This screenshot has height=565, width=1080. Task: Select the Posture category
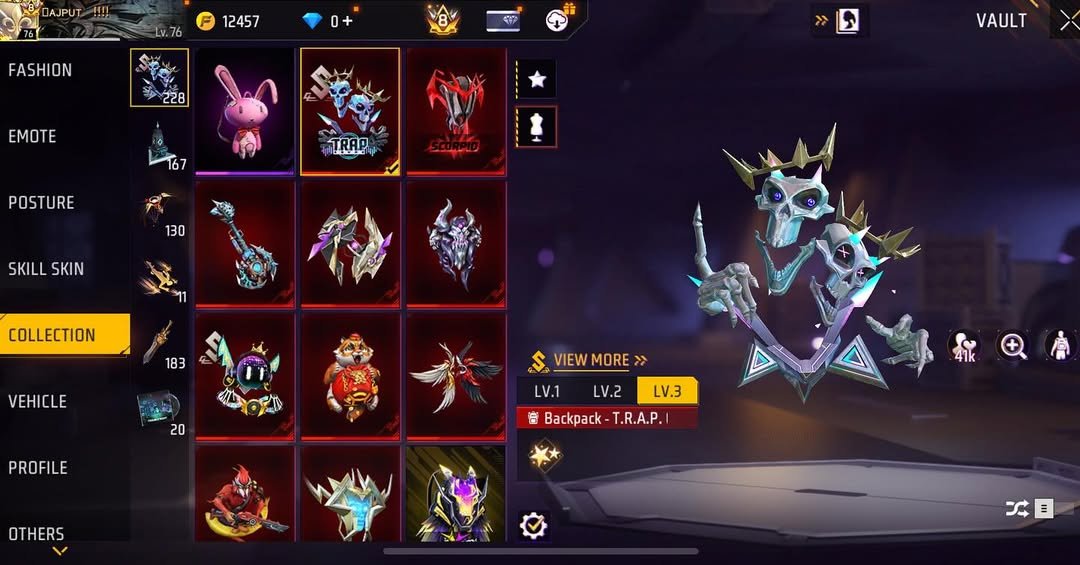pyautogui.click(x=41, y=202)
